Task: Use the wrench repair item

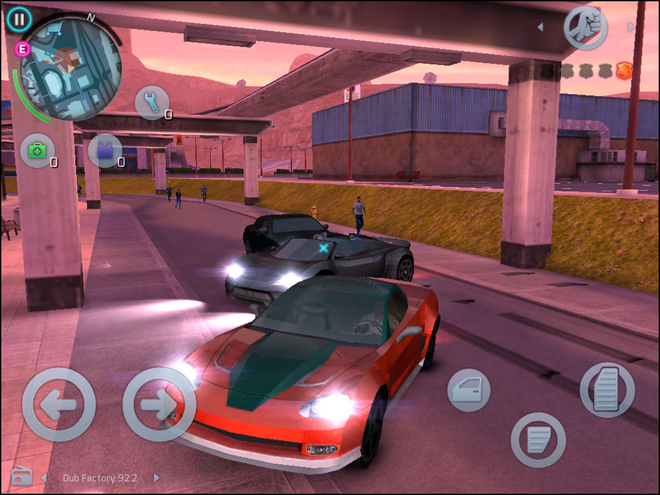Action: point(152,102)
